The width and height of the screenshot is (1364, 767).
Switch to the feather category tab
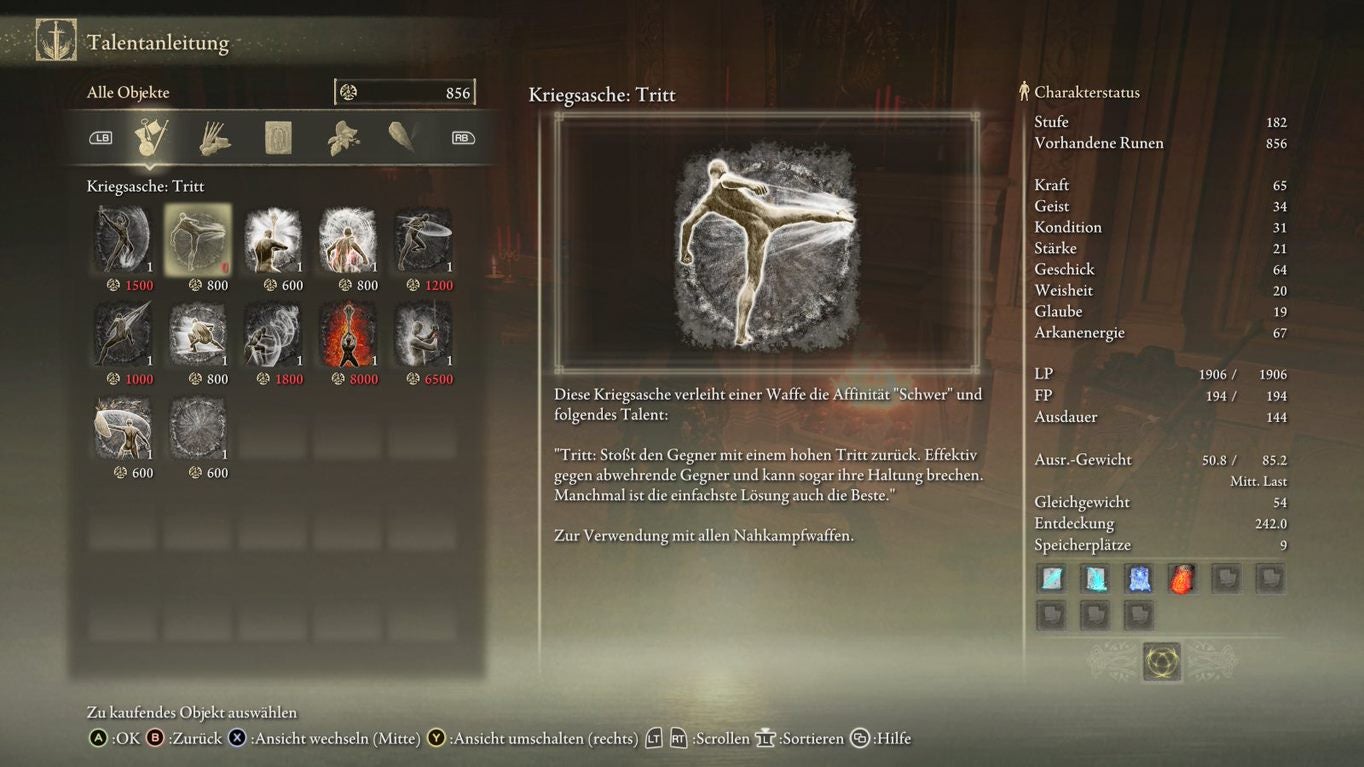click(x=402, y=137)
